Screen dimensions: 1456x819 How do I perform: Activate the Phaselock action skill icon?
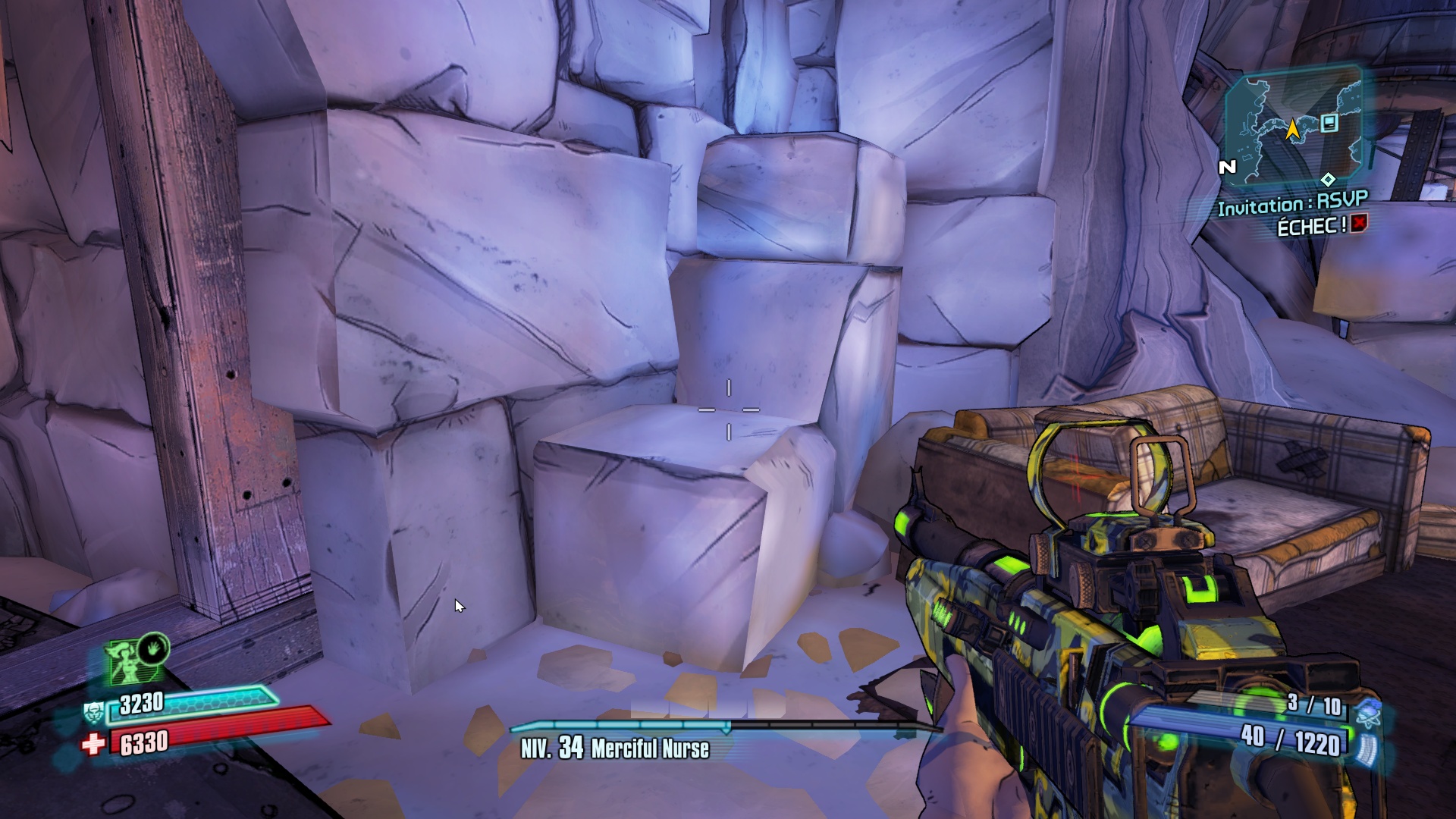click(154, 649)
